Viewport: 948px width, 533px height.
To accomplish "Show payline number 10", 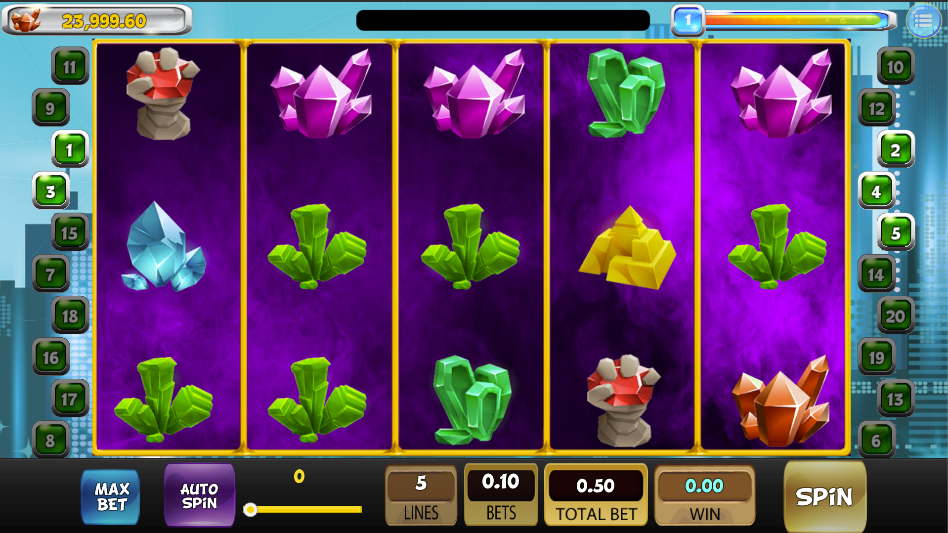I will point(895,67).
